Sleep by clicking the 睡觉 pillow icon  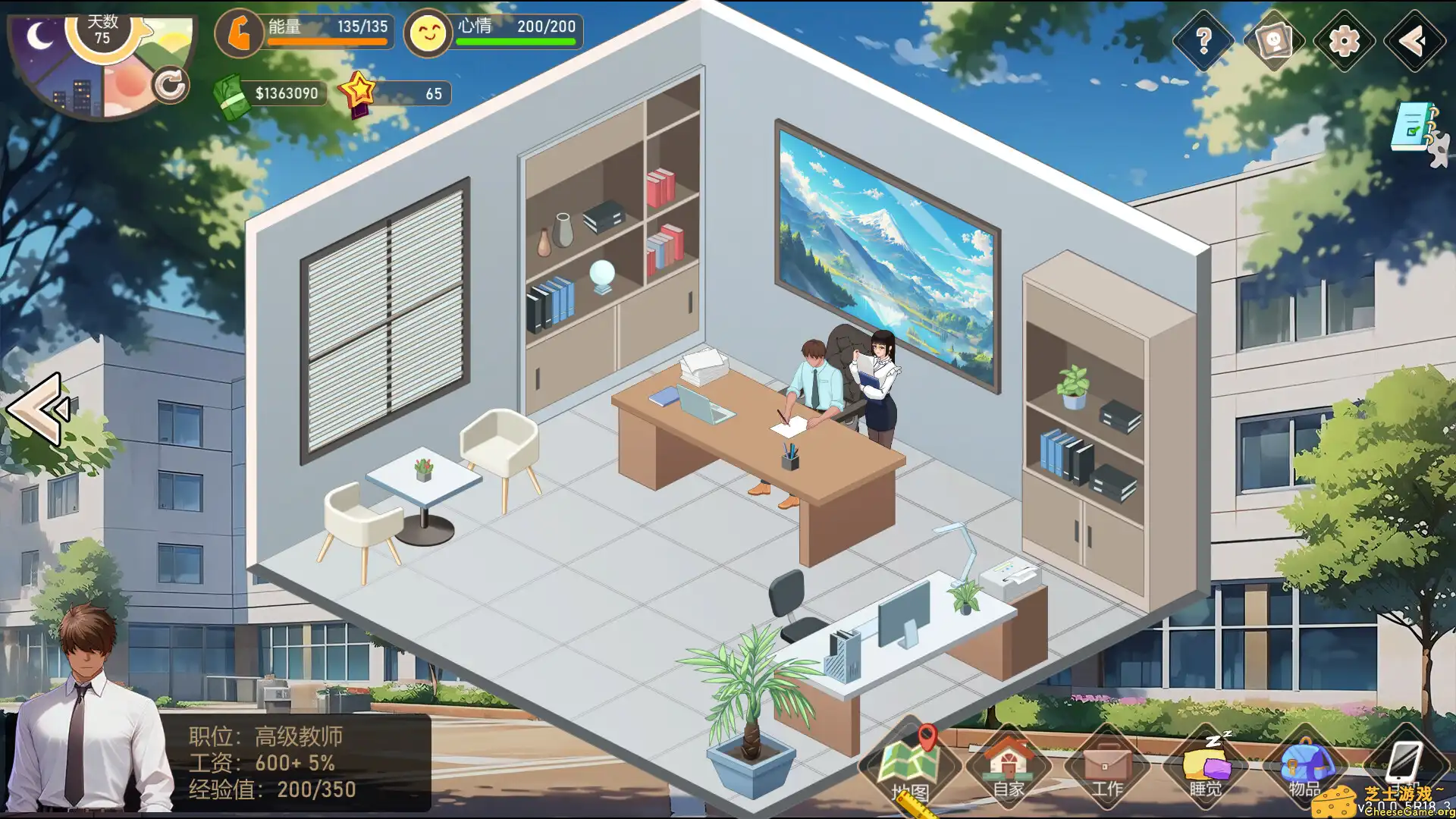pyautogui.click(x=1206, y=766)
